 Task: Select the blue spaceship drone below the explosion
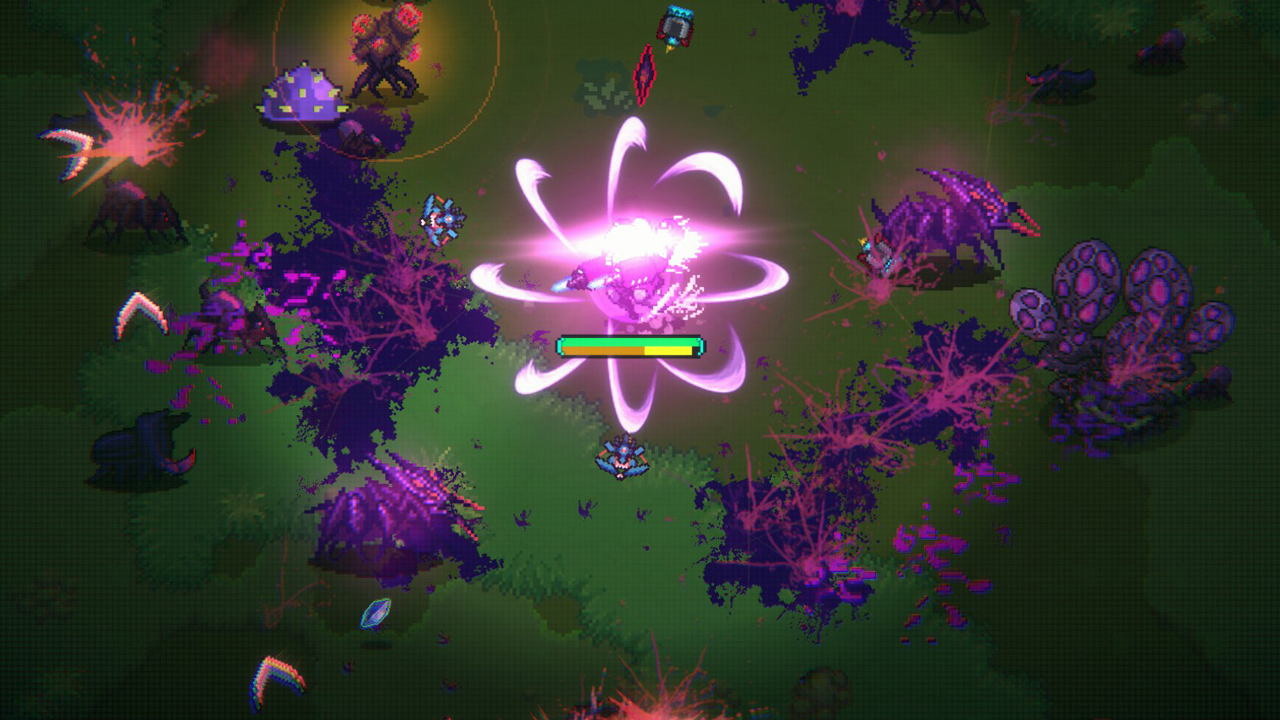tap(620, 460)
